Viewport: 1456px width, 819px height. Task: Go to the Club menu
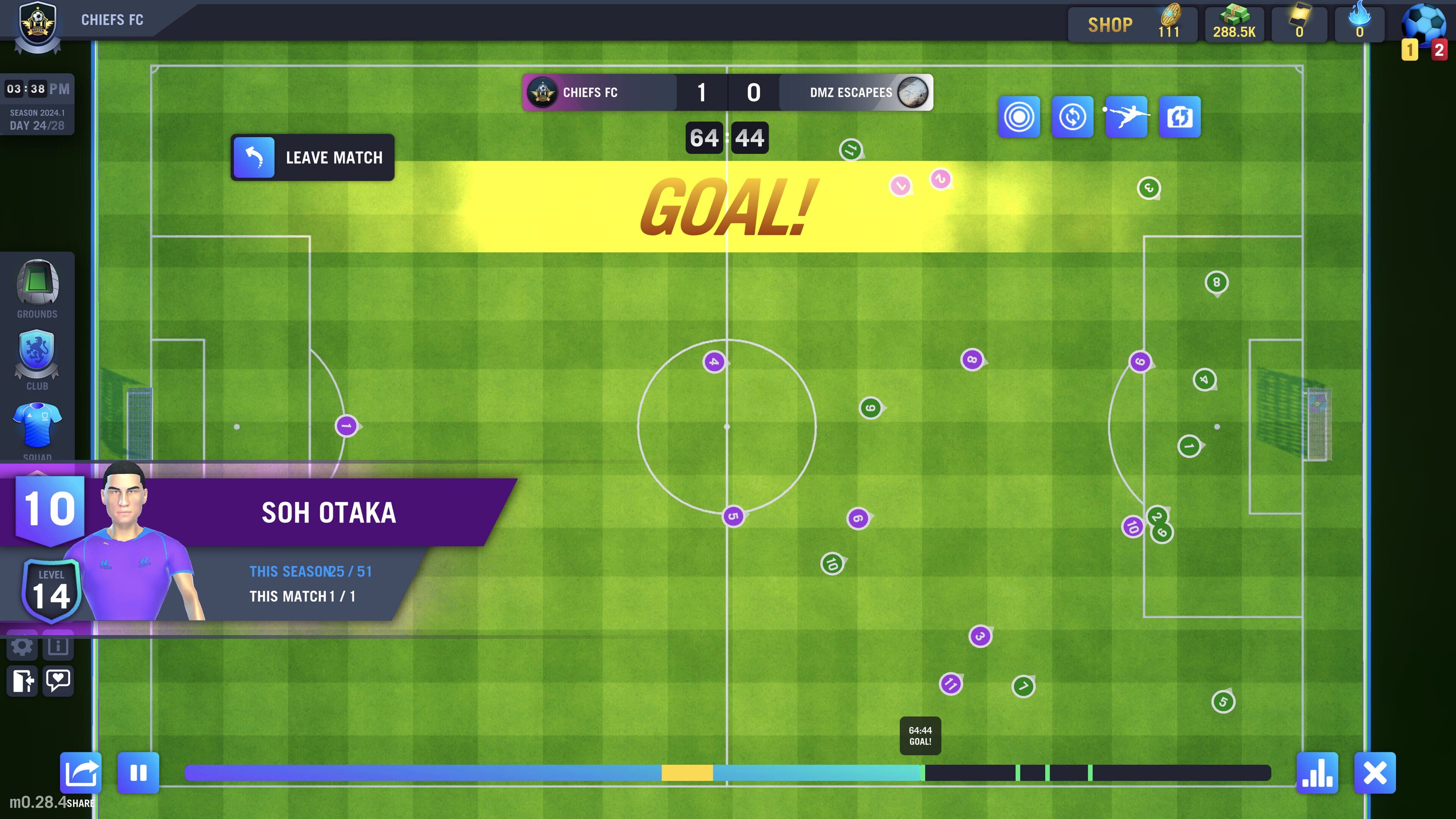pos(37,360)
